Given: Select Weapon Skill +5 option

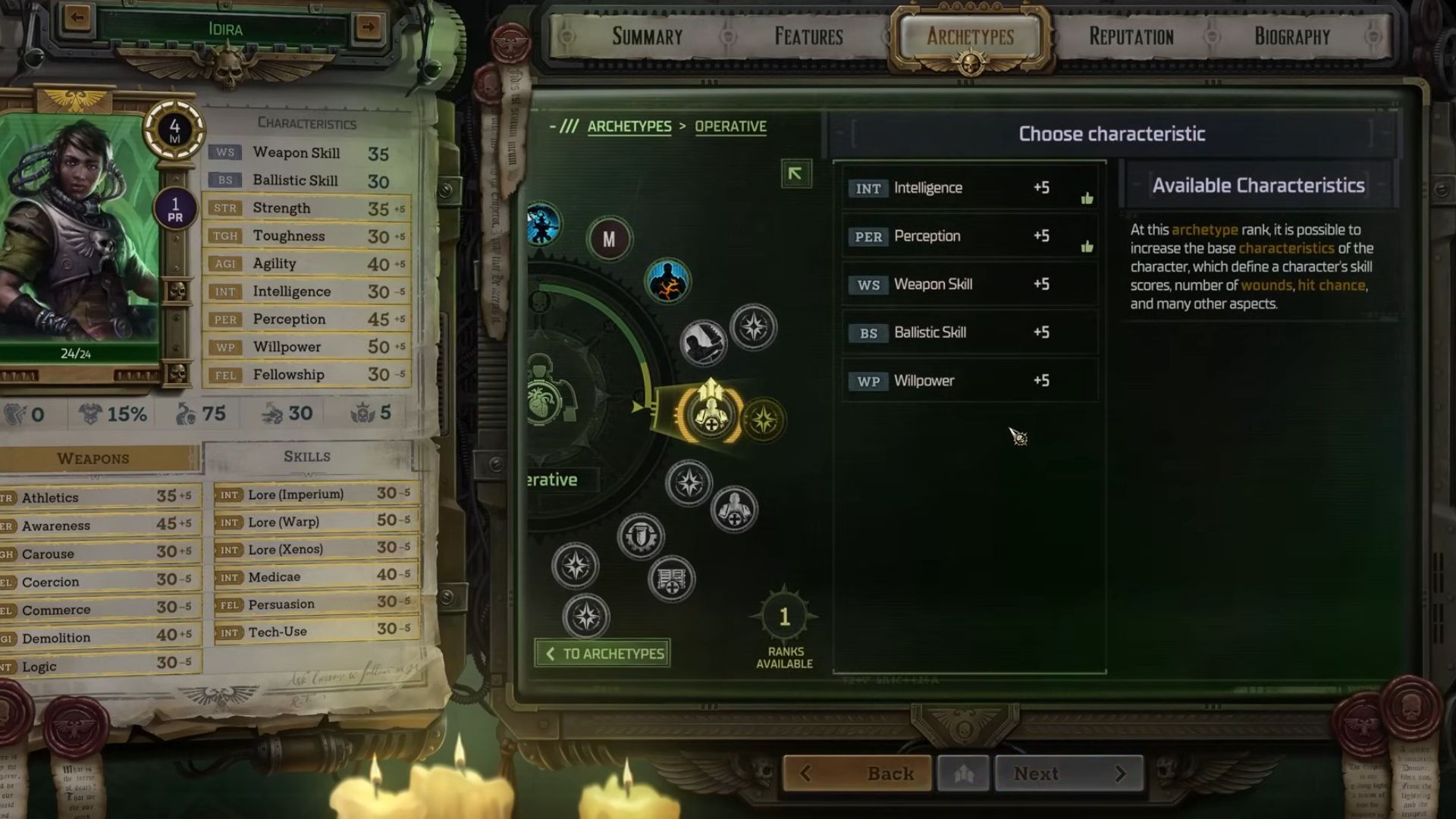Looking at the screenshot, I should (969, 284).
